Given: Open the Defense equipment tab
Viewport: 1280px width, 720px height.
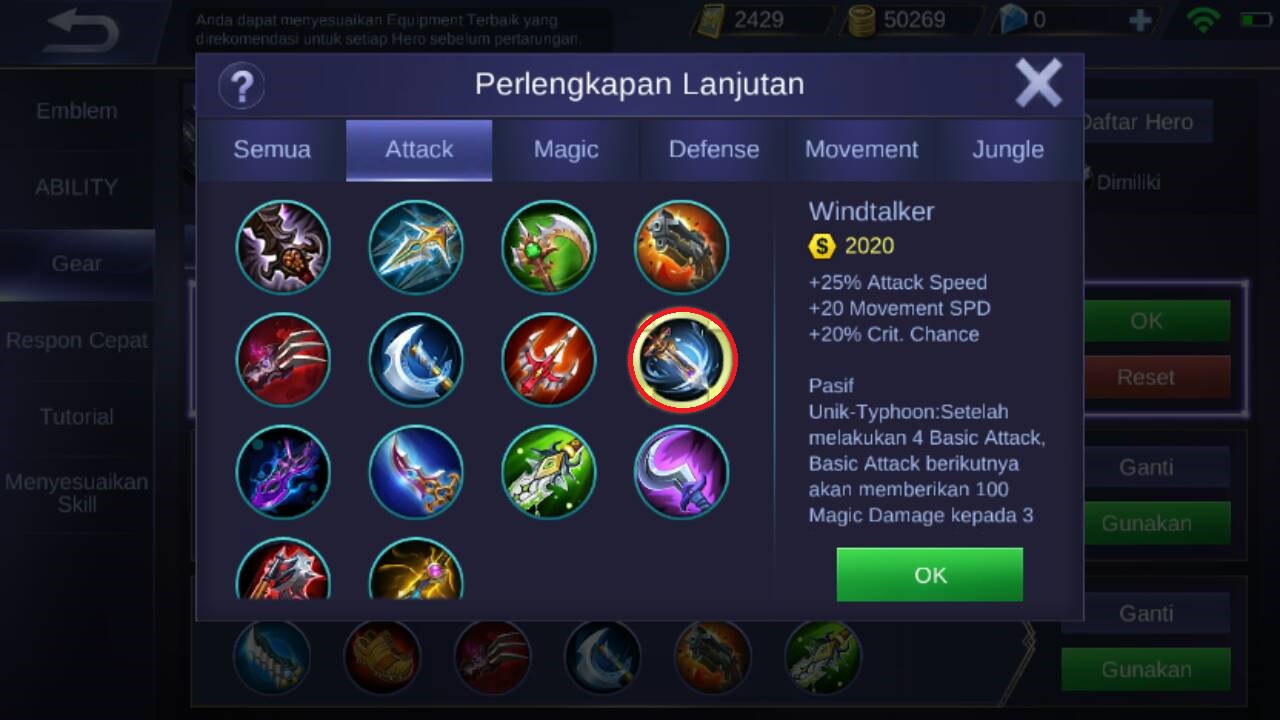Looking at the screenshot, I should (713, 150).
